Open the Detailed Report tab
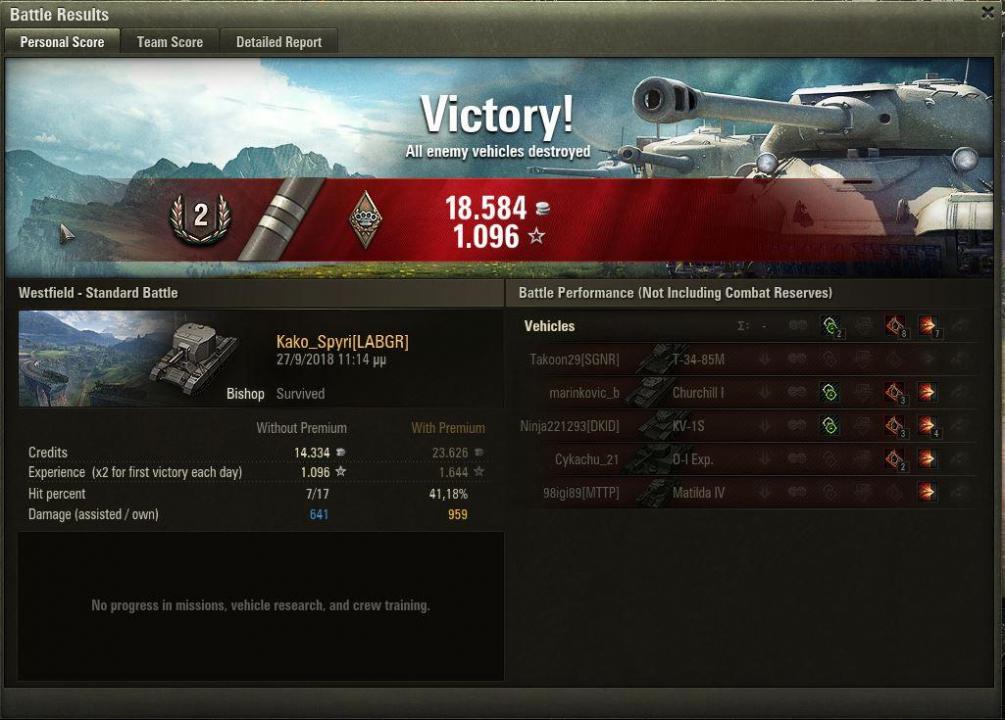 click(x=278, y=42)
